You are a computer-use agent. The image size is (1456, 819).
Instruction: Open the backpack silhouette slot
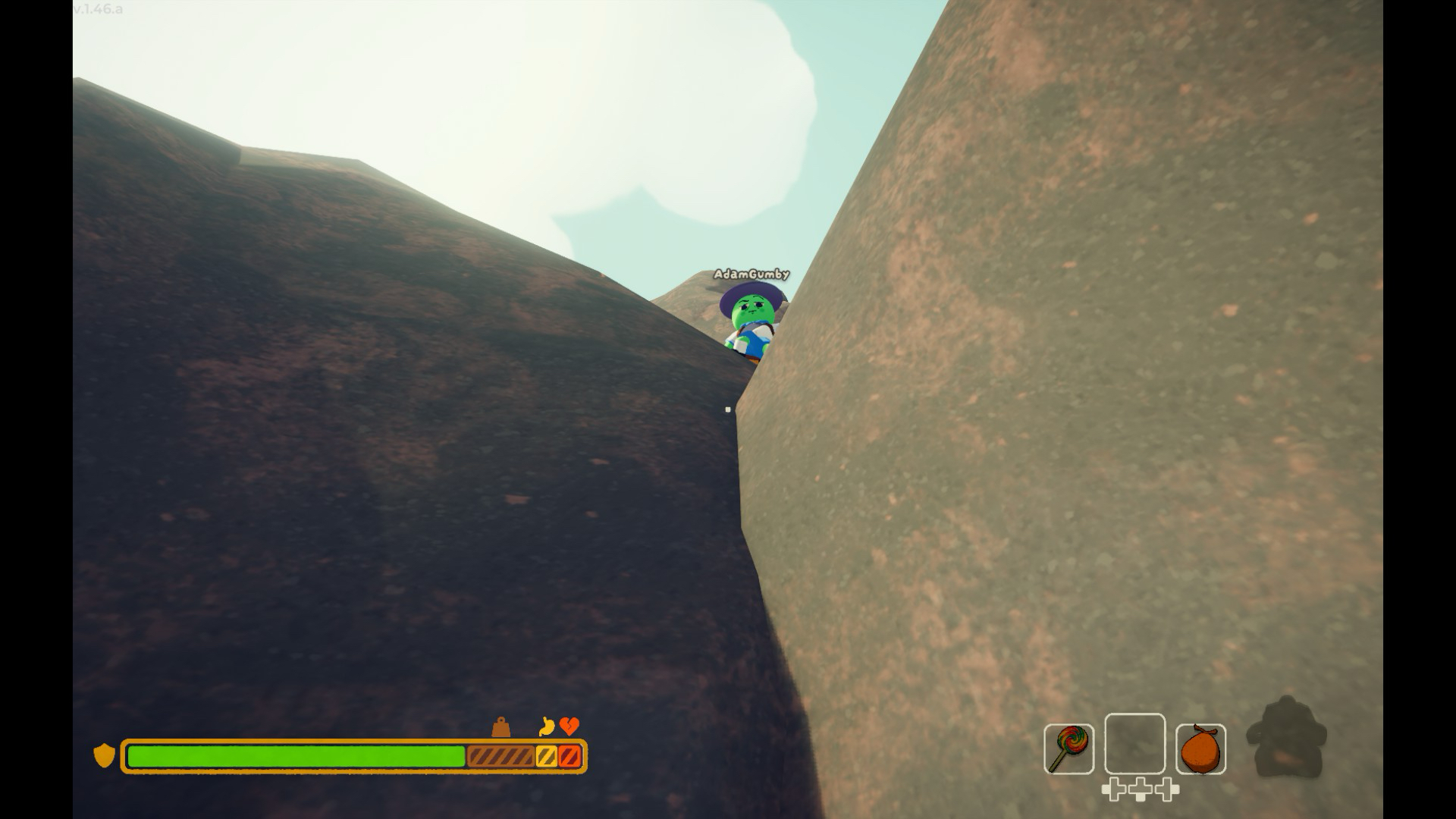[1287, 738]
